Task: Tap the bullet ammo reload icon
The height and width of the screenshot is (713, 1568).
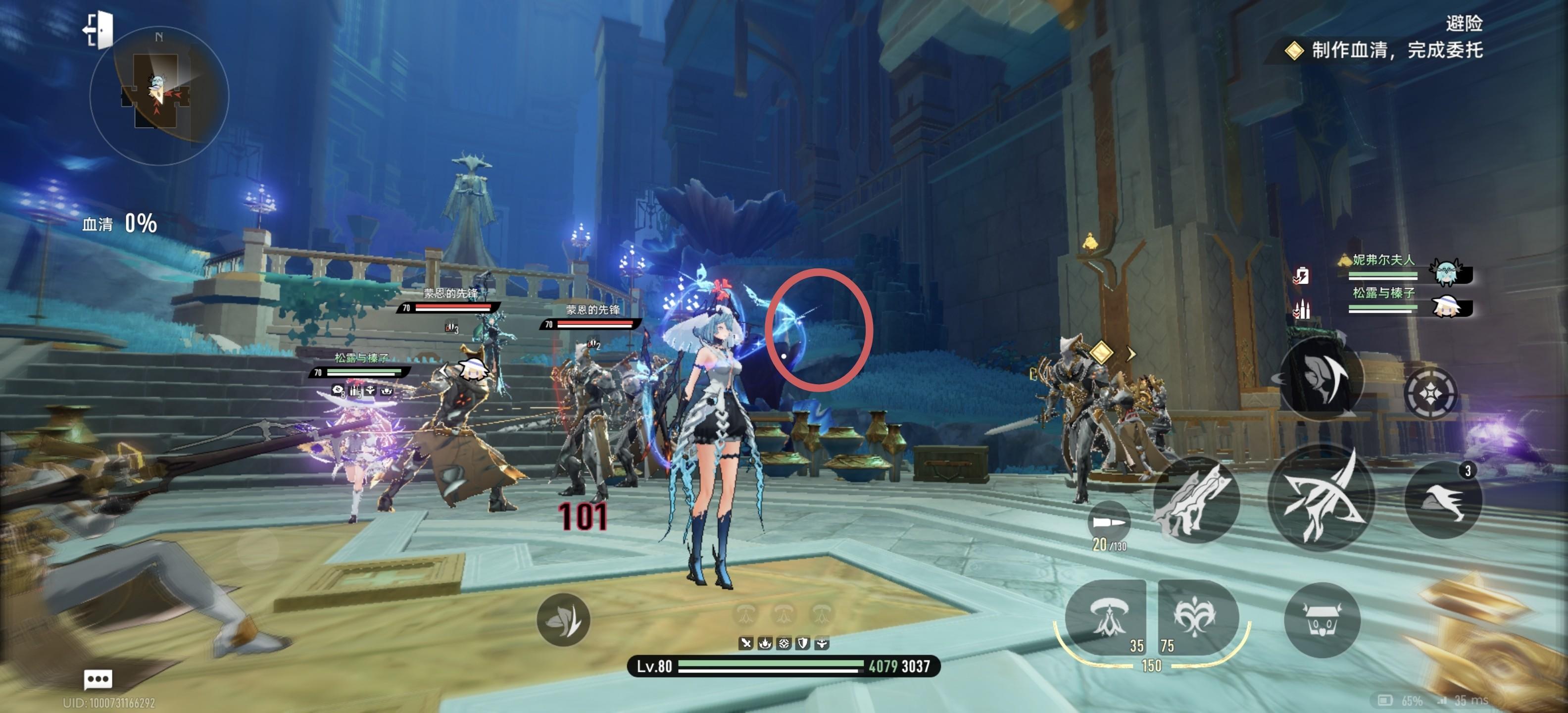Action: 1108,522
